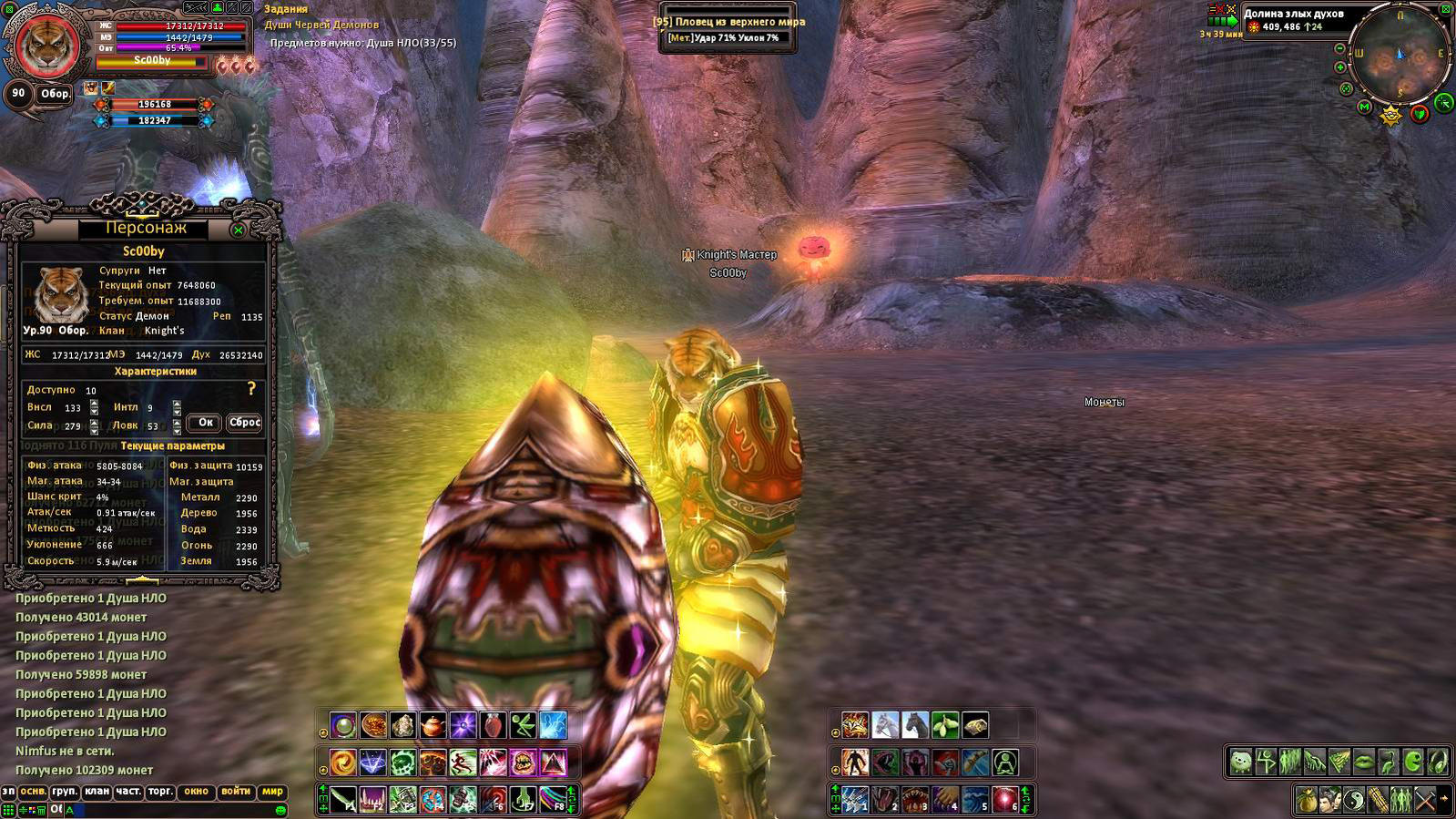Reset stat allocation with the Сброс button
This screenshot has height=819, width=1456.
[x=245, y=423]
